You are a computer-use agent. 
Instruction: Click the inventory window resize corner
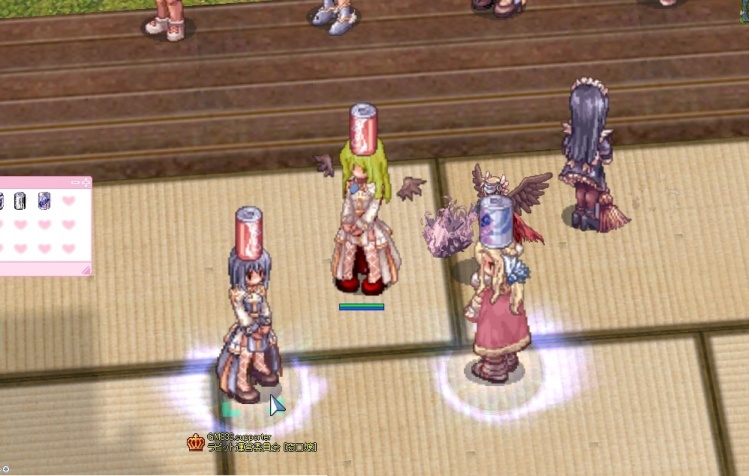click(x=86, y=269)
